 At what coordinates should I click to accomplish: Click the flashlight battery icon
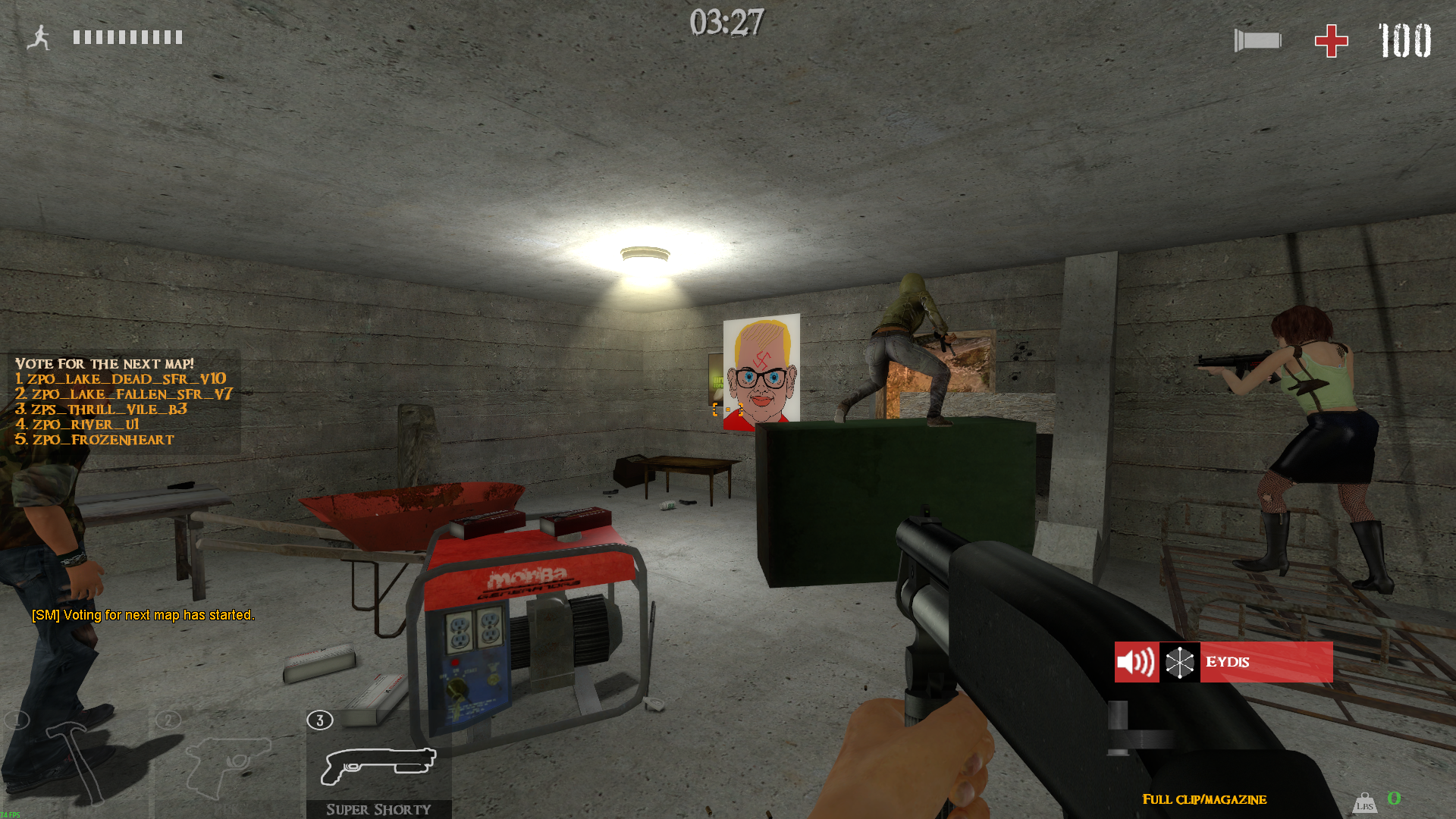click(x=1257, y=41)
